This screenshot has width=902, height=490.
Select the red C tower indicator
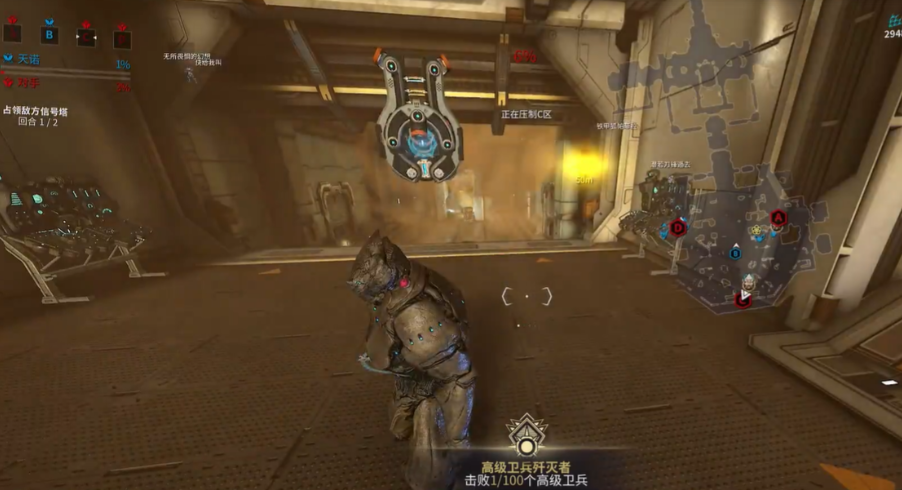[x=86, y=37]
